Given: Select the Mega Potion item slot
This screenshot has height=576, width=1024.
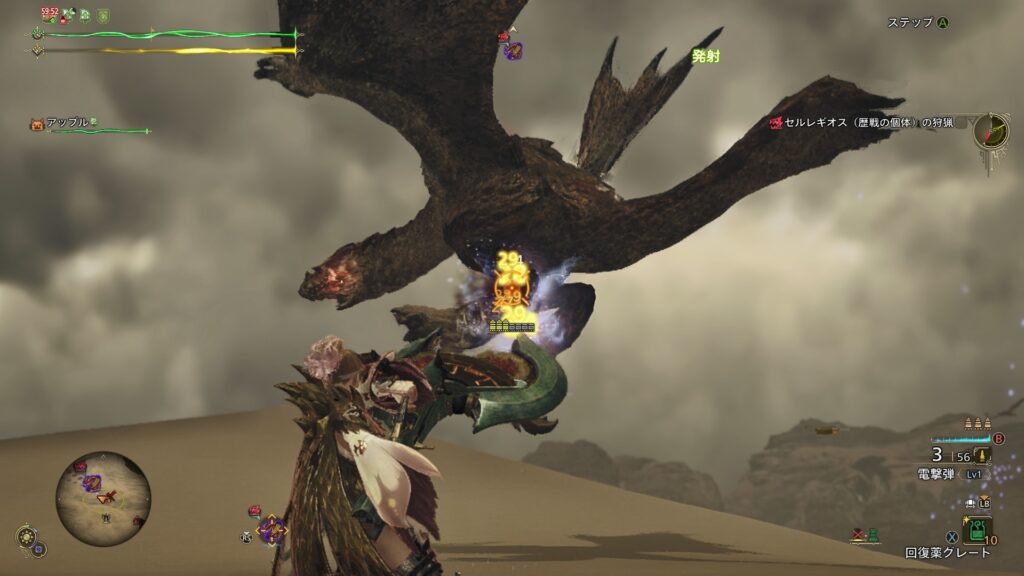Looking at the screenshot, I should point(977,528).
